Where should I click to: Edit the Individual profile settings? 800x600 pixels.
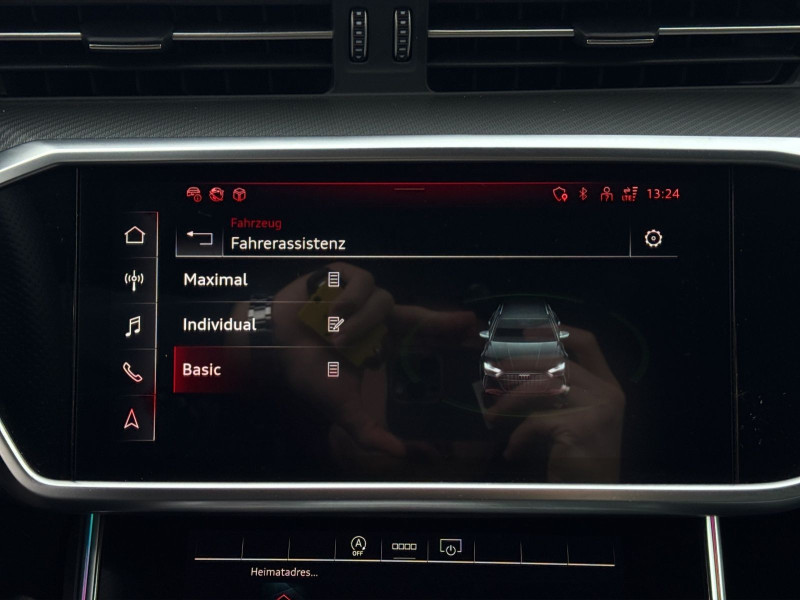pos(335,324)
